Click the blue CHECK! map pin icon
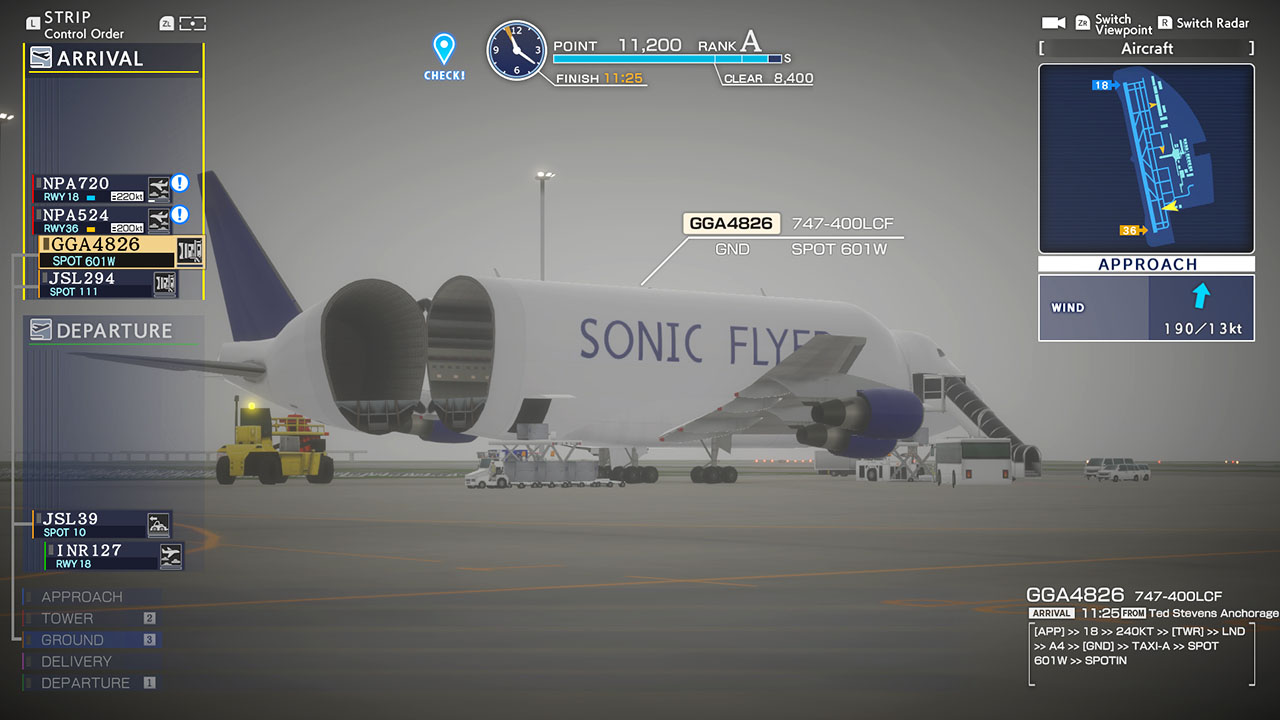 point(443,45)
